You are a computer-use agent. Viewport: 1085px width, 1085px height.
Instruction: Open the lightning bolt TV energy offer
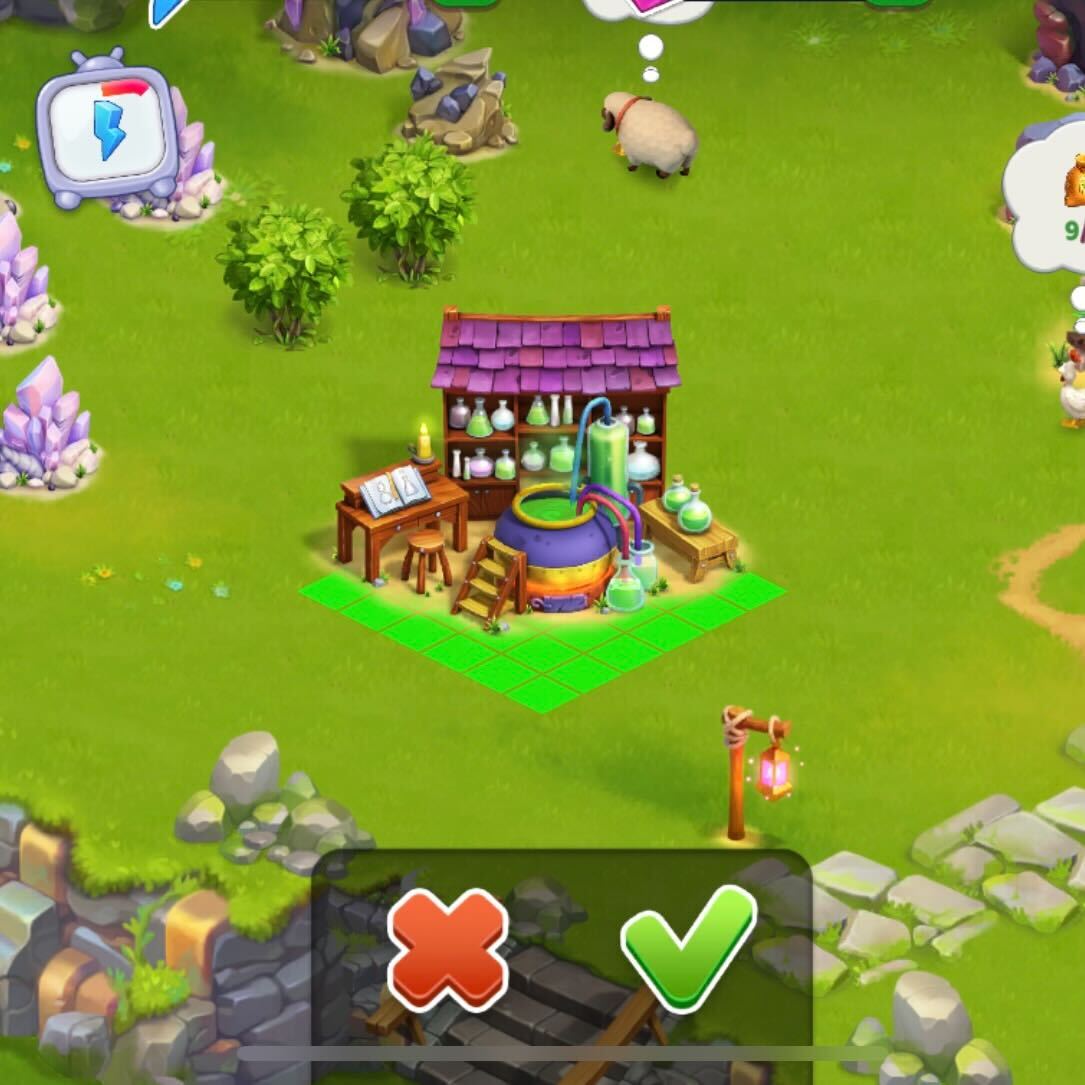[x=108, y=131]
